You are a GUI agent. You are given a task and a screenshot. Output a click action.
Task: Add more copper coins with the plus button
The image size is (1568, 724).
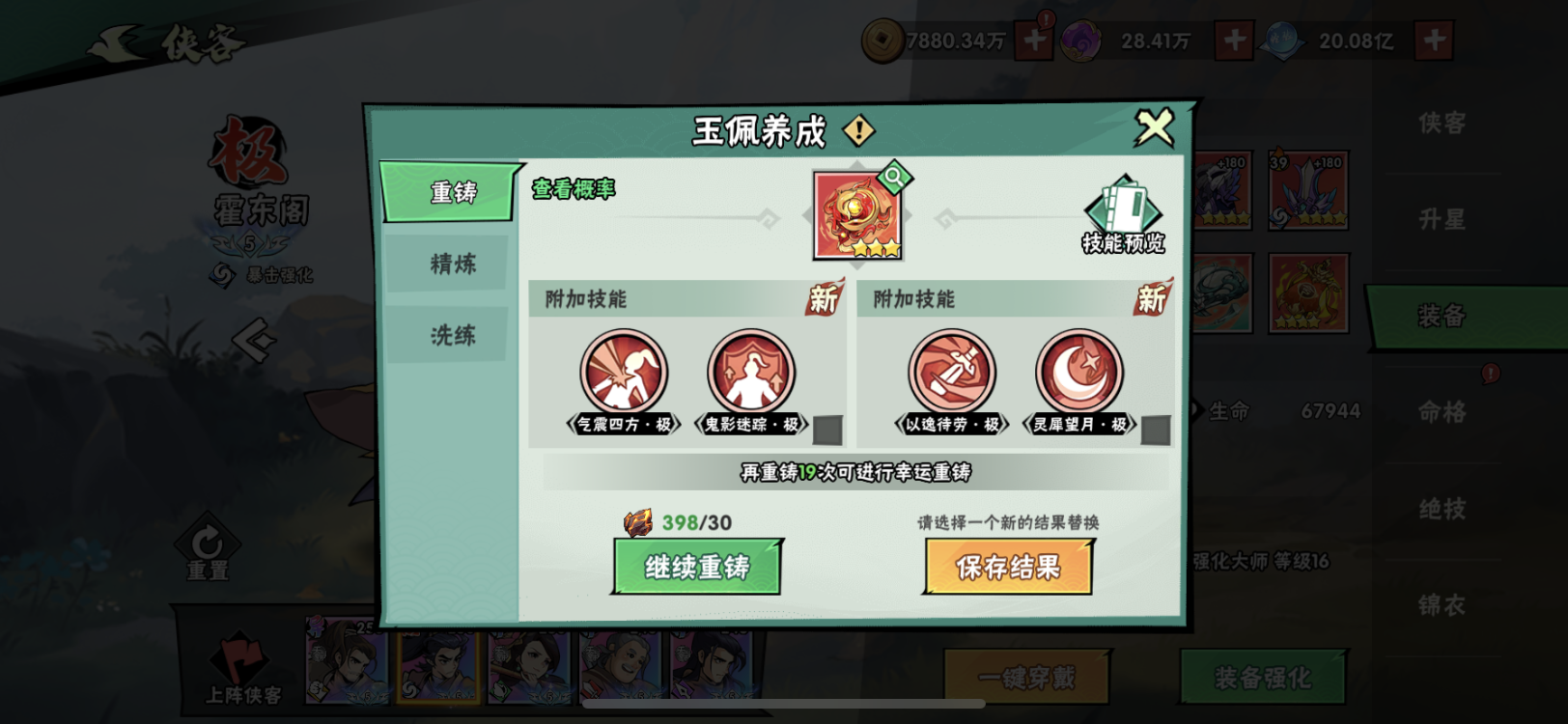(x=1032, y=42)
